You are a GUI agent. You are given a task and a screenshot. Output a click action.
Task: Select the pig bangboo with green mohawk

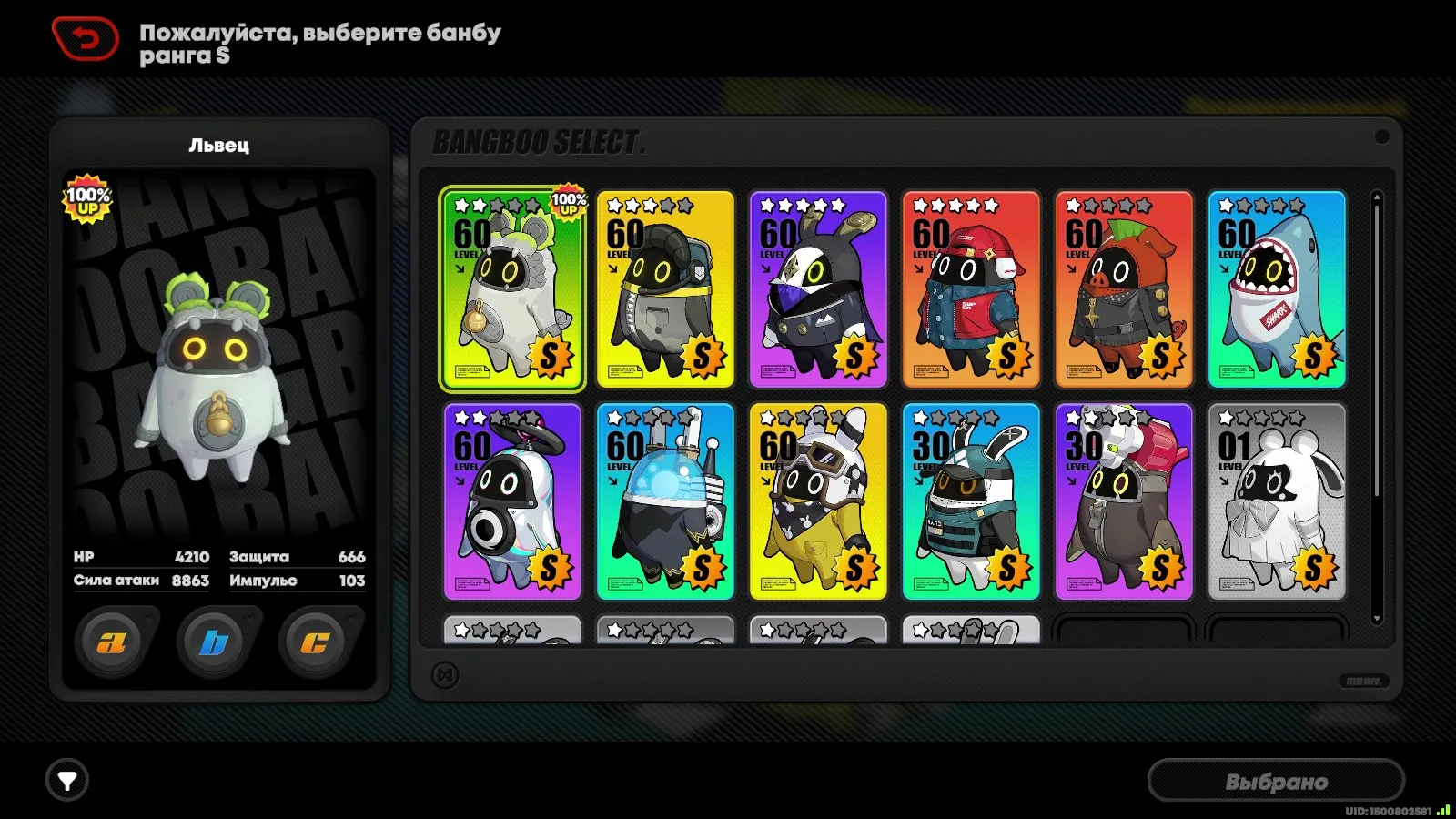point(1124,287)
